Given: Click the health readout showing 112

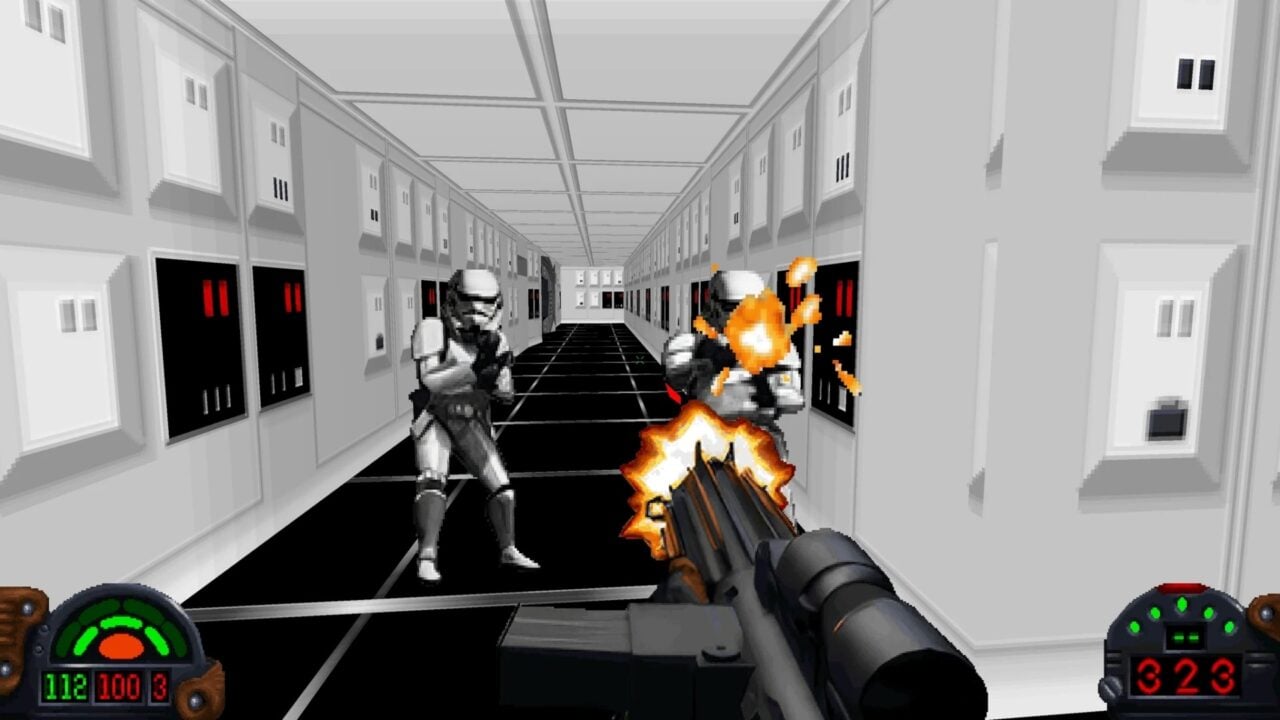Looking at the screenshot, I should click(65, 687).
